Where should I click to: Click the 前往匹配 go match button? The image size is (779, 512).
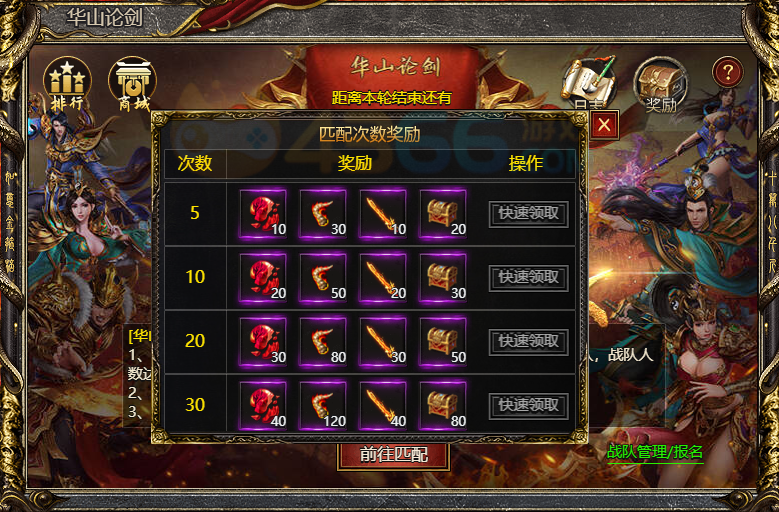392,454
